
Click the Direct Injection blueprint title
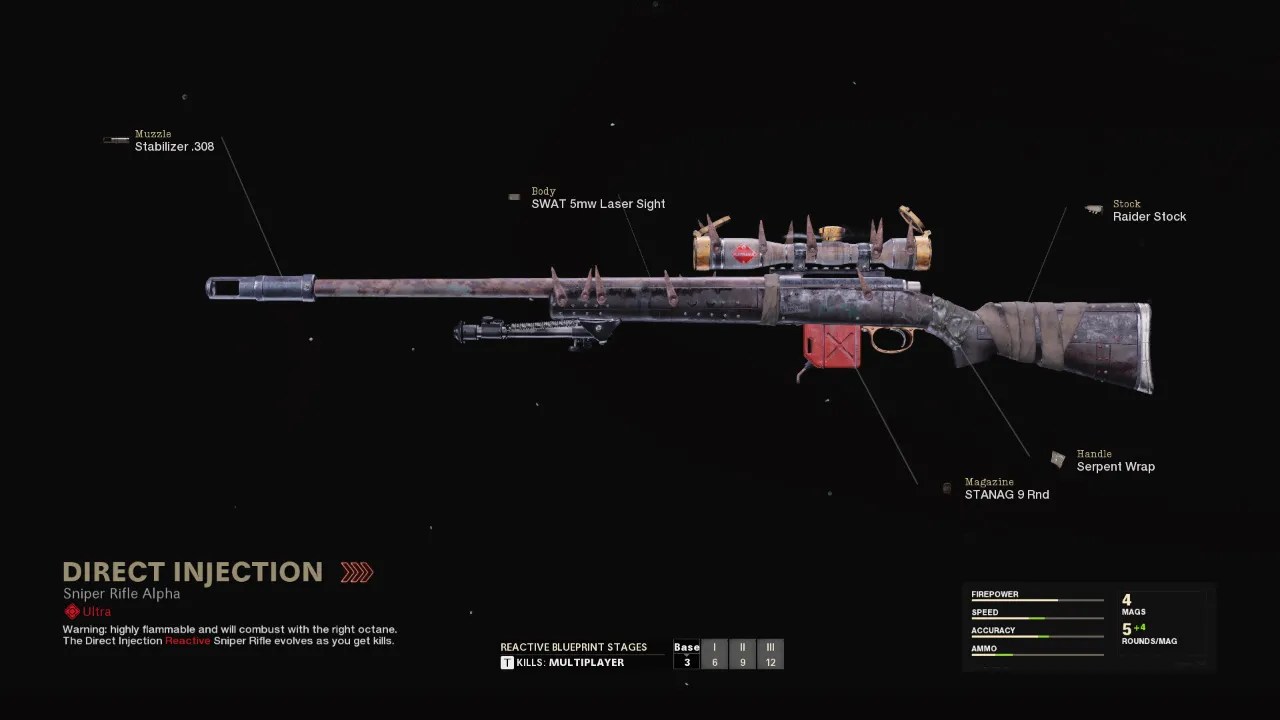pyautogui.click(x=193, y=571)
